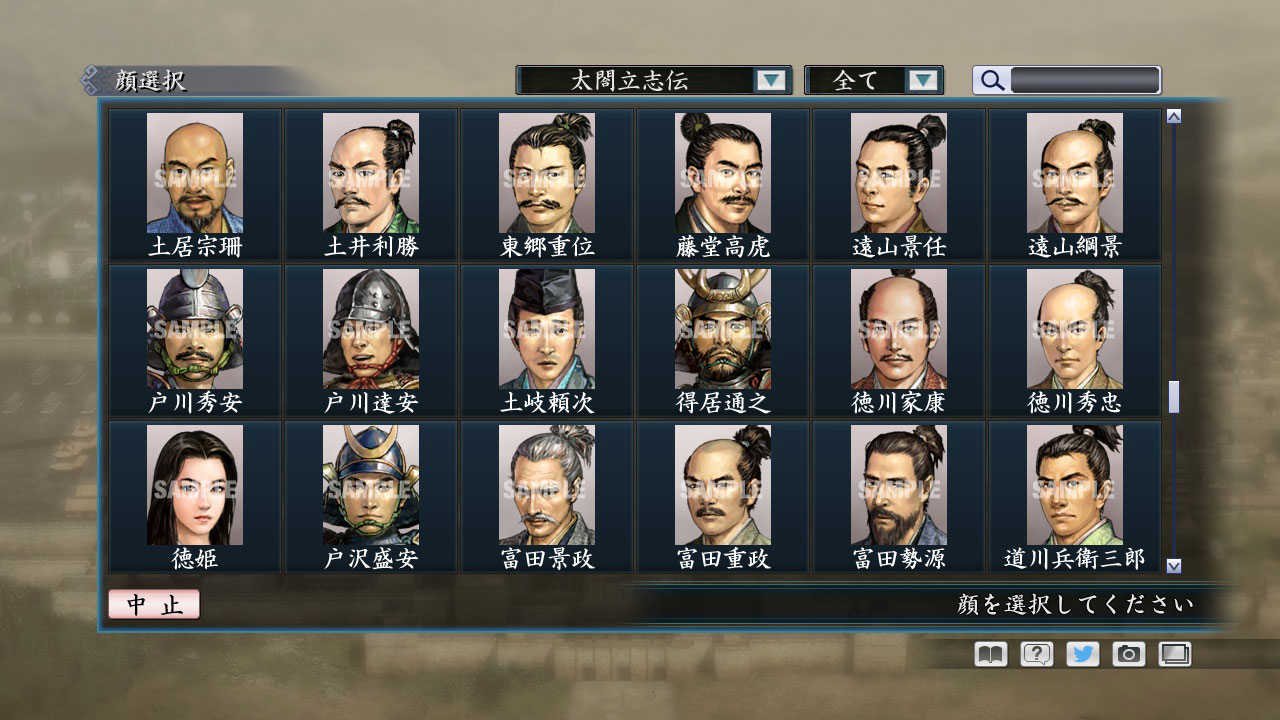The width and height of the screenshot is (1280, 720).
Task: Select the 戸沢盛安 armored portrait
Action: coord(371,483)
